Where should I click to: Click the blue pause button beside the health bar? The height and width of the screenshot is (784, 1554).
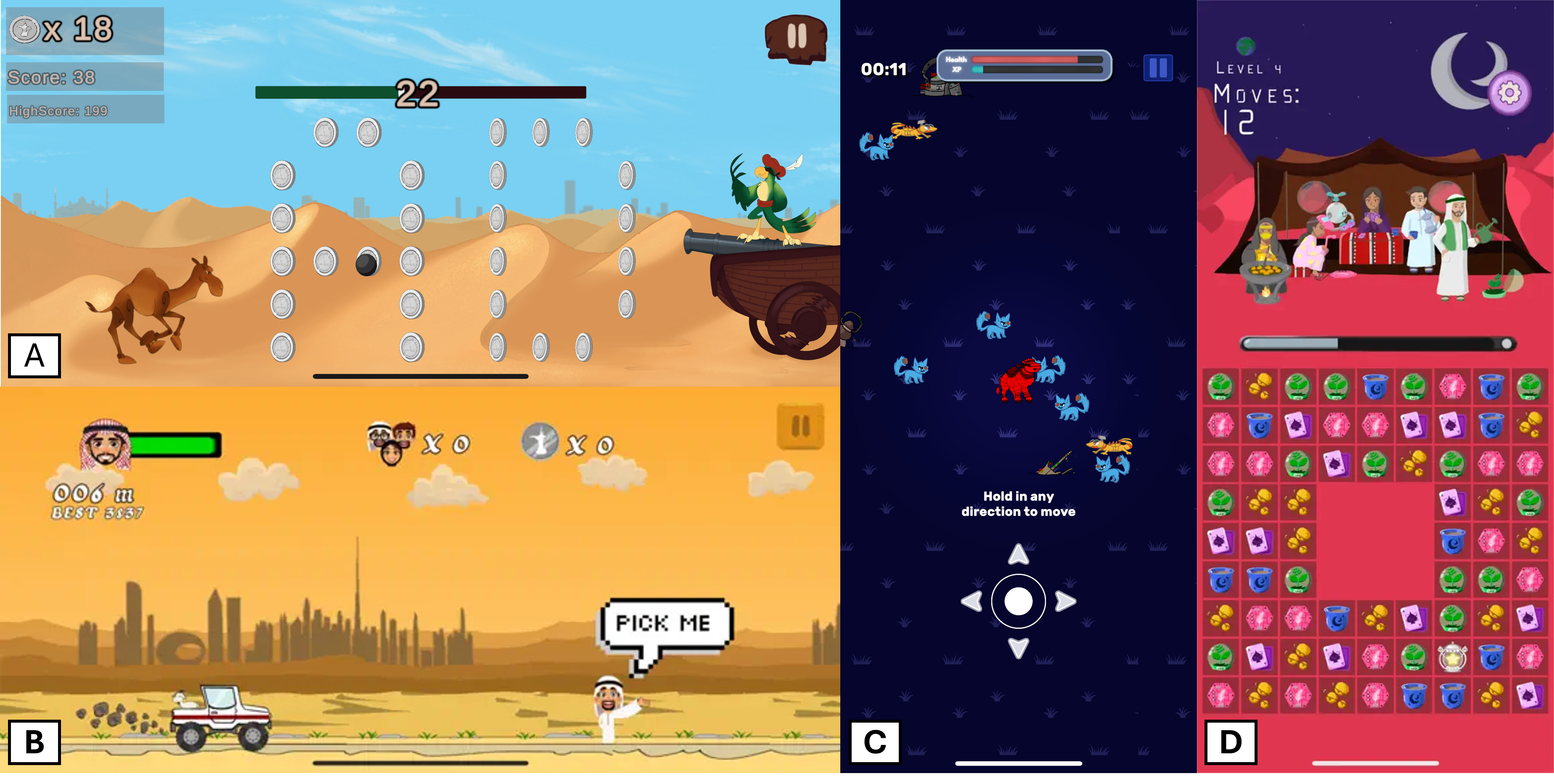(x=1158, y=68)
